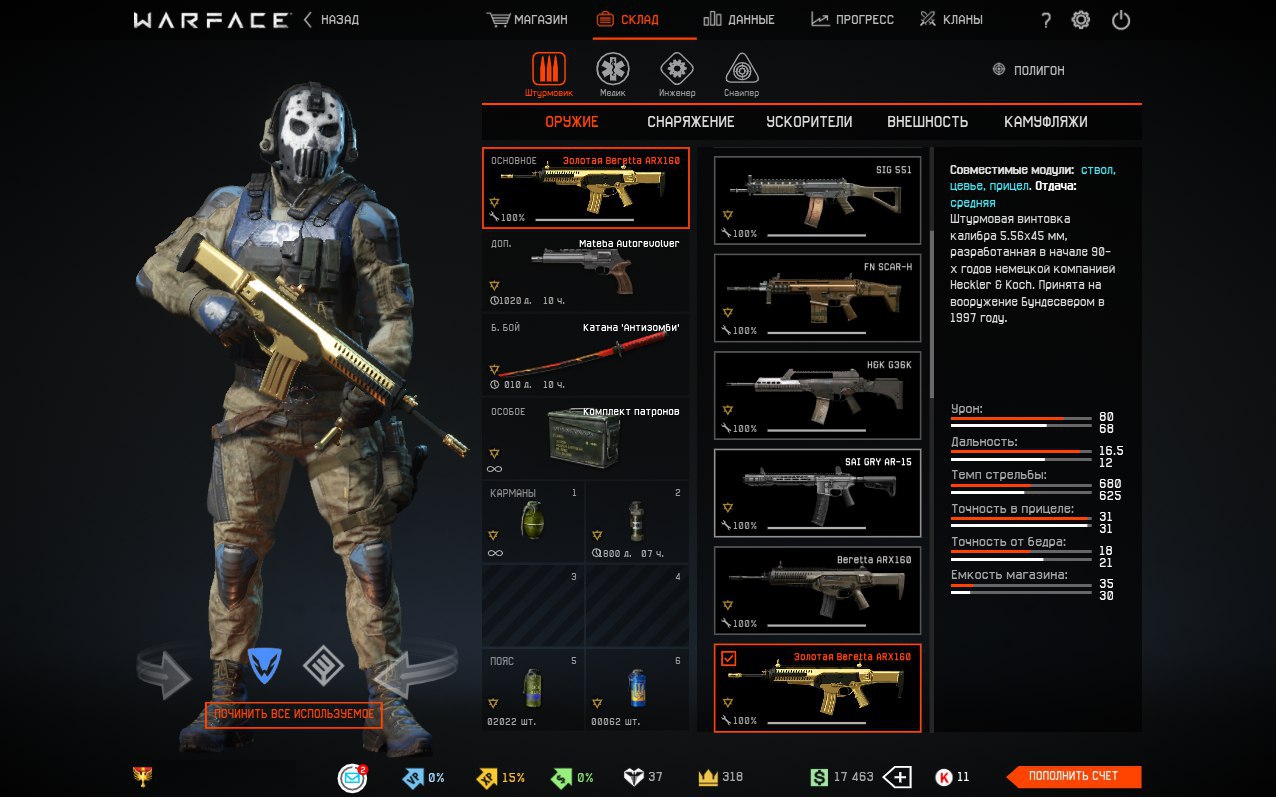
Task: Open the mail envelope notifications
Action: tap(352, 777)
